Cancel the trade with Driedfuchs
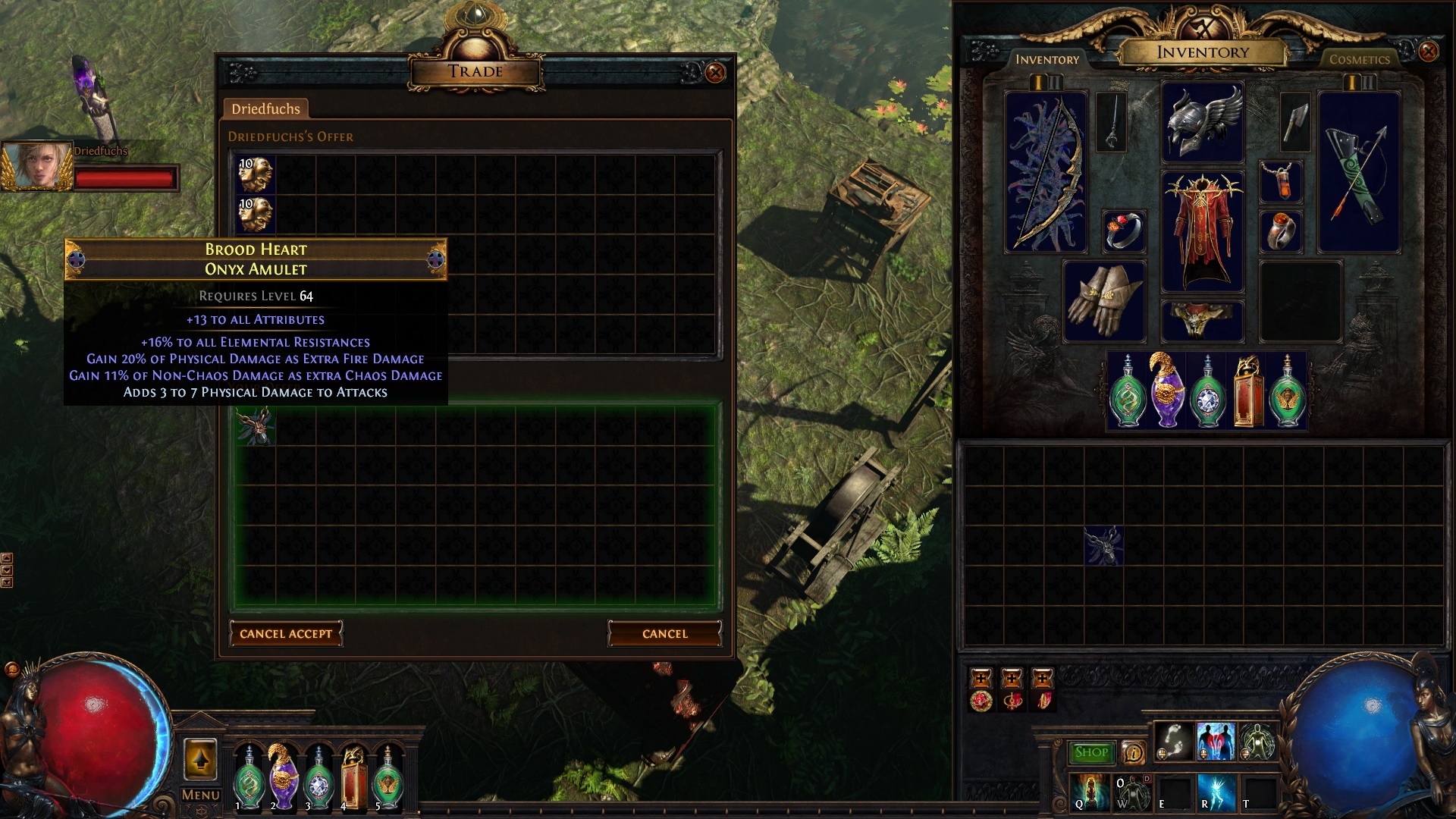This screenshot has width=1456, height=819. (664, 634)
